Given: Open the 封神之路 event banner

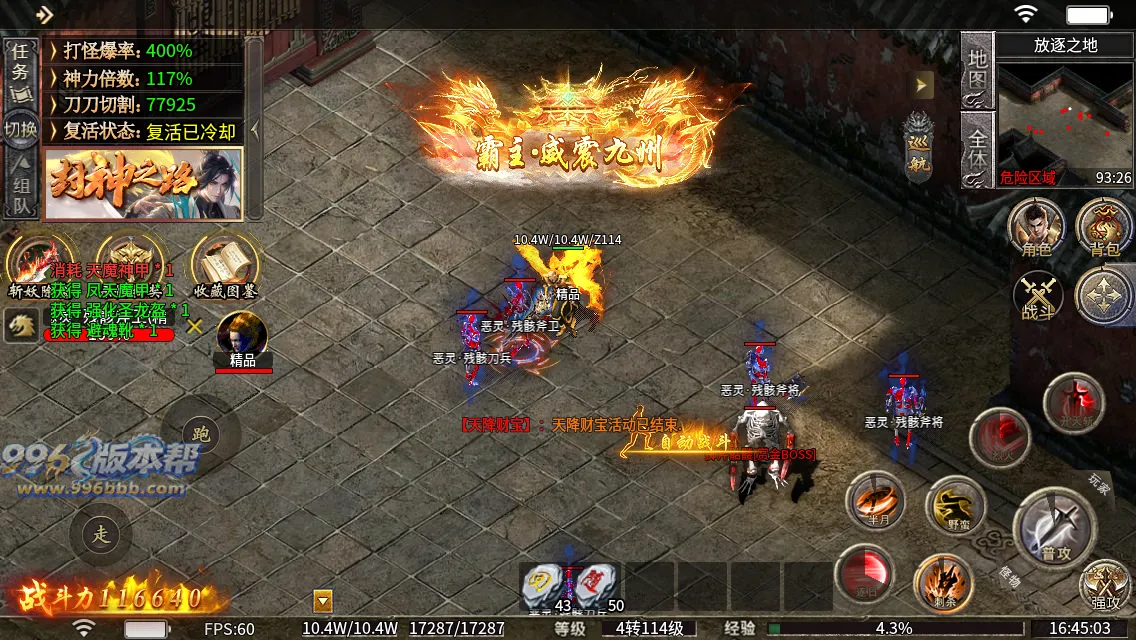Looking at the screenshot, I should pos(143,184).
